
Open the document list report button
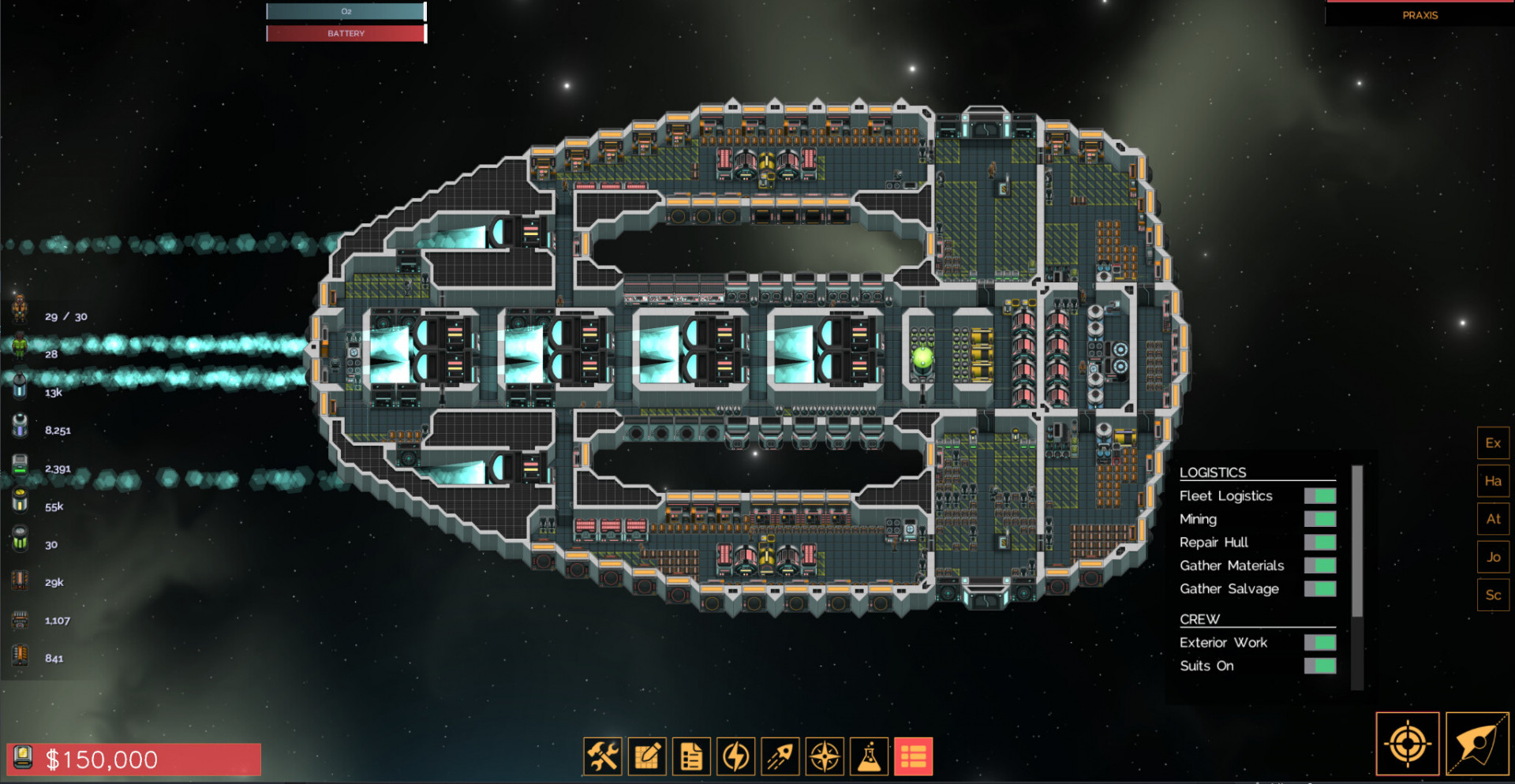[x=691, y=757]
